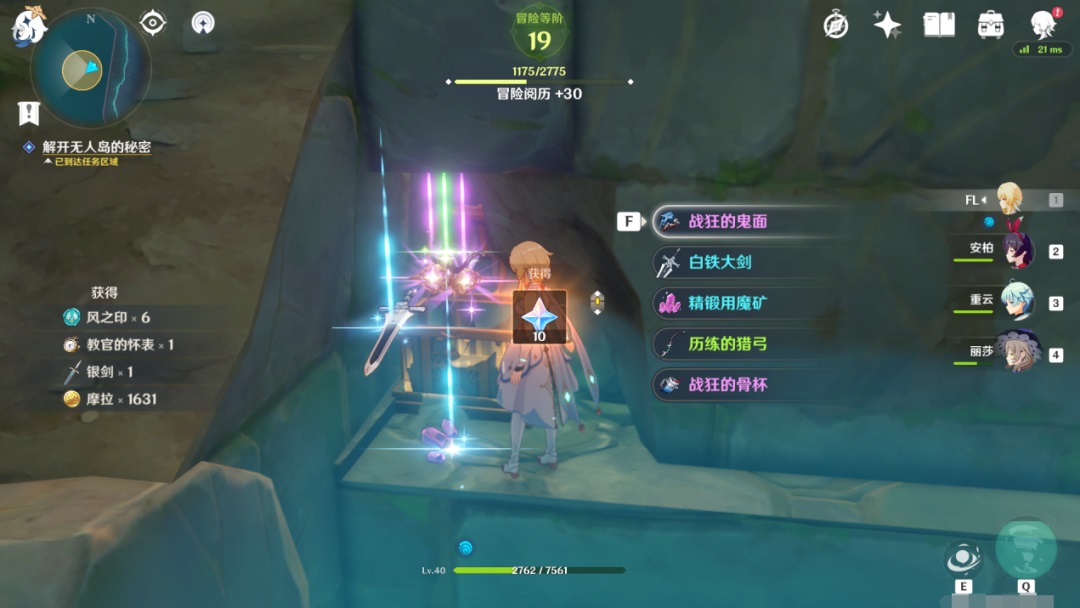Open the wish star icon
The height and width of the screenshot is (608, 1080).
(887, 25)
